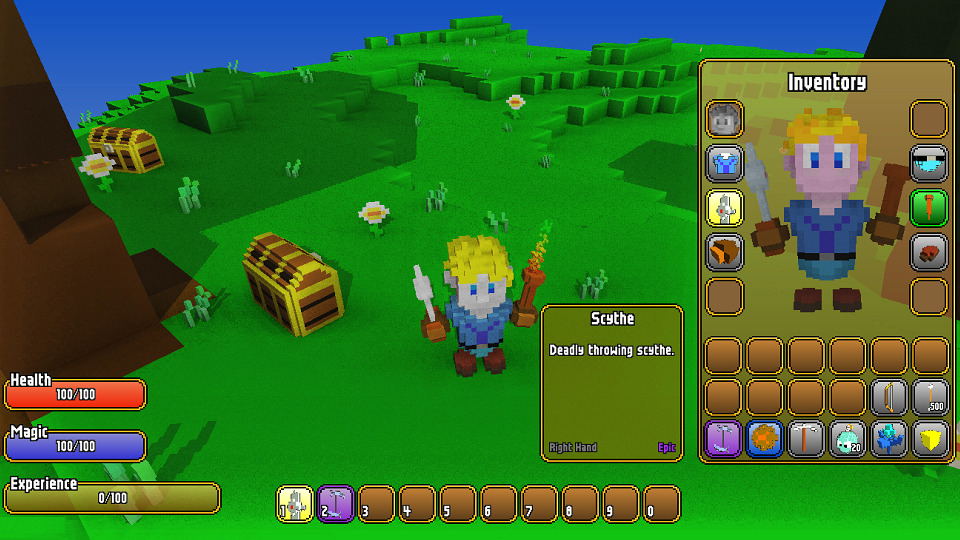Select empty hotbar slot 7
The height and width of the screenshot is (540, 960).
540,504
